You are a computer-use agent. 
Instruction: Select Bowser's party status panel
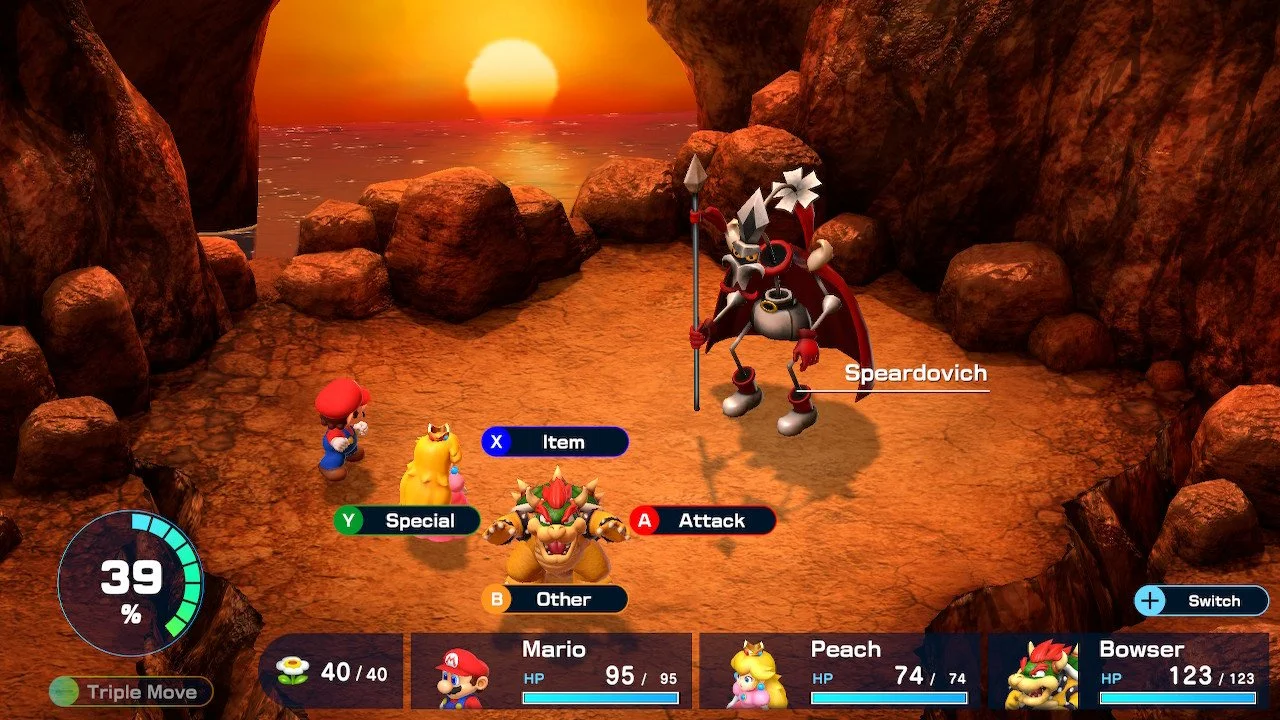pyautogui.click(x=1127, y=671)
